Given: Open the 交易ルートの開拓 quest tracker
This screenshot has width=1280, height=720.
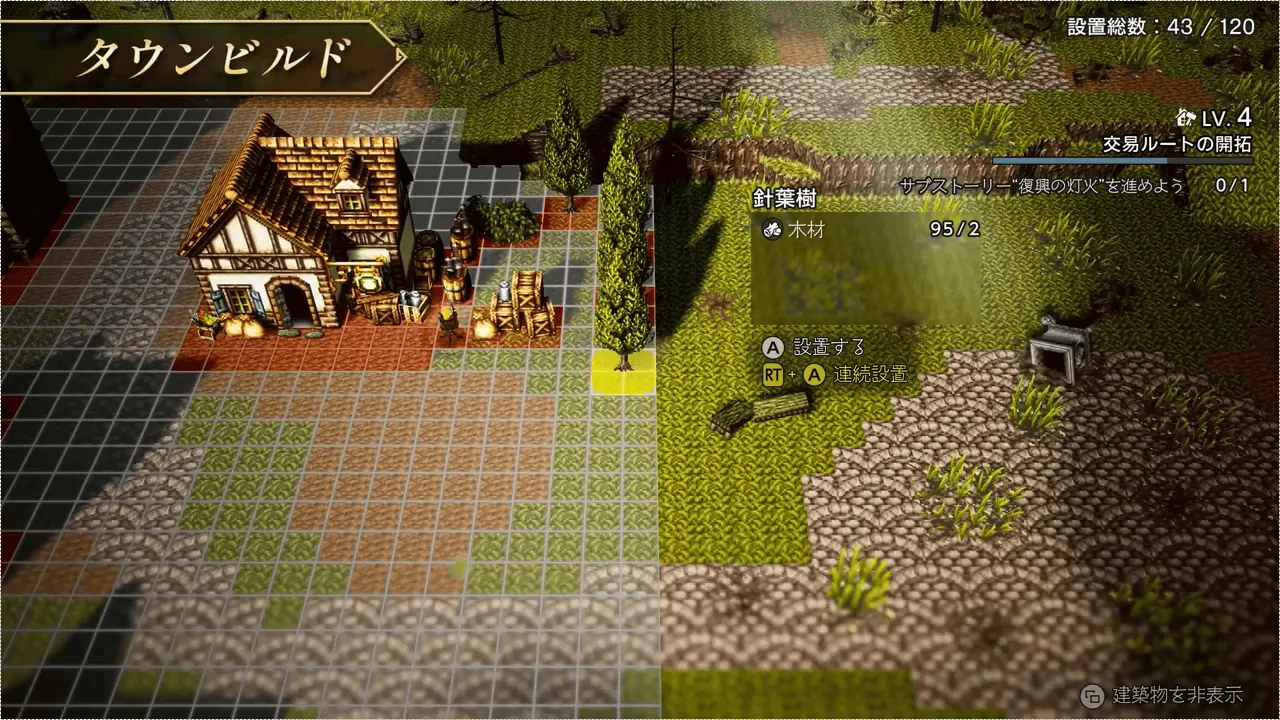Looking at the screenshot, I should tap(1177, 144).
